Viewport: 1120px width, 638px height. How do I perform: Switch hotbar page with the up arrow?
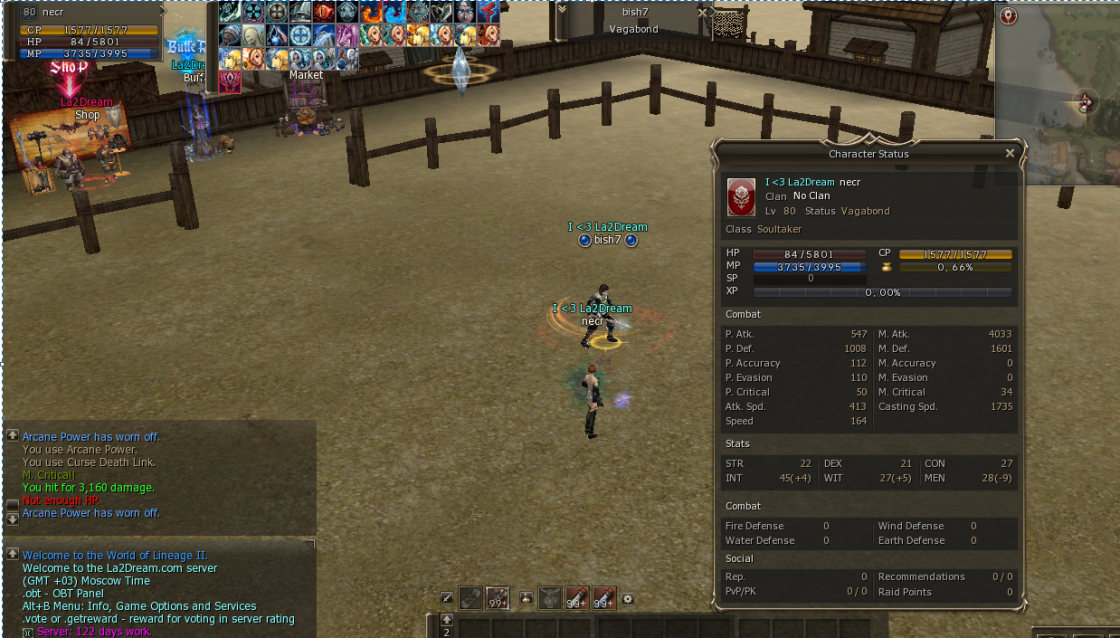pyautogui.click(x=446, y=620)
